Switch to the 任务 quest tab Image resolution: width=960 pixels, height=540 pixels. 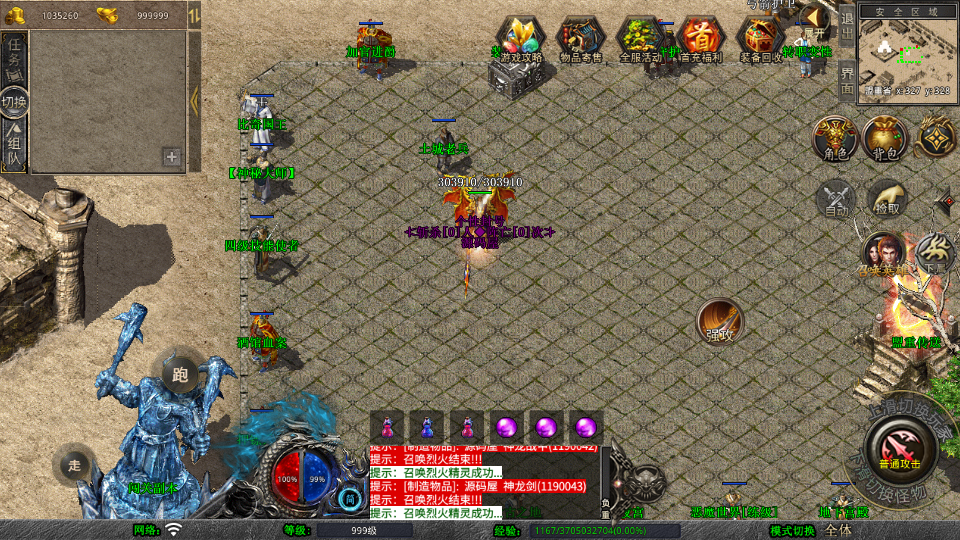(14, 60)
